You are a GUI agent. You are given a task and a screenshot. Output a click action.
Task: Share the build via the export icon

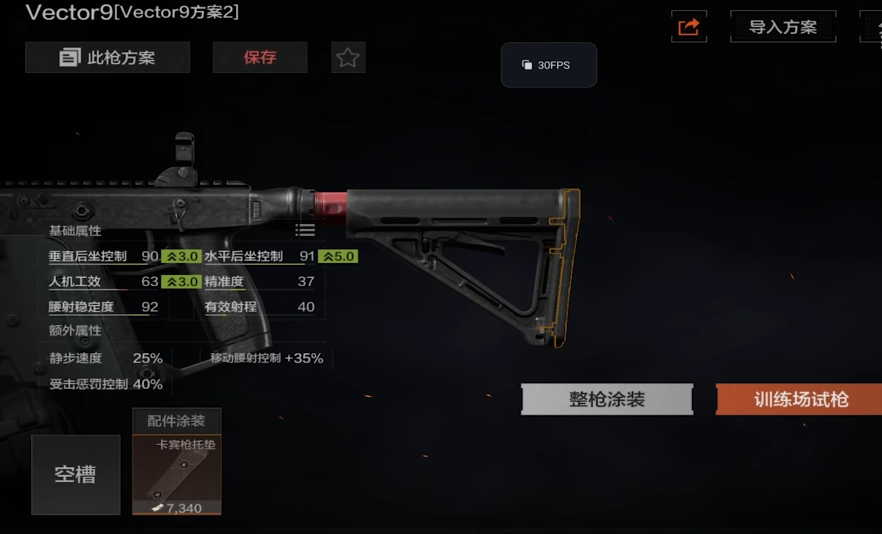point(689,27)
